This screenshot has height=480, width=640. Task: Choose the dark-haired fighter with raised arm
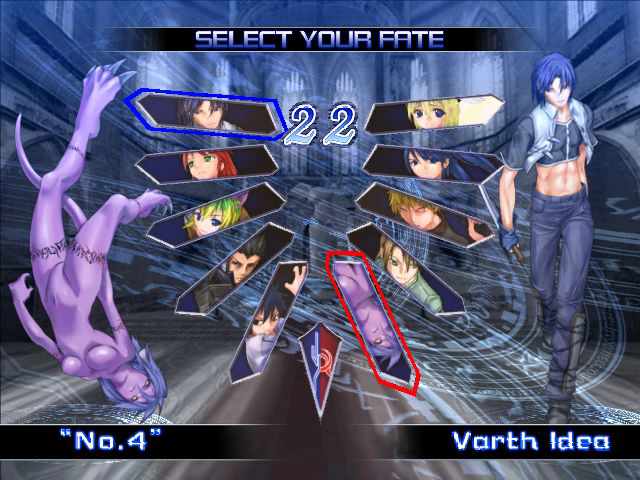click(x=268, y=320)
